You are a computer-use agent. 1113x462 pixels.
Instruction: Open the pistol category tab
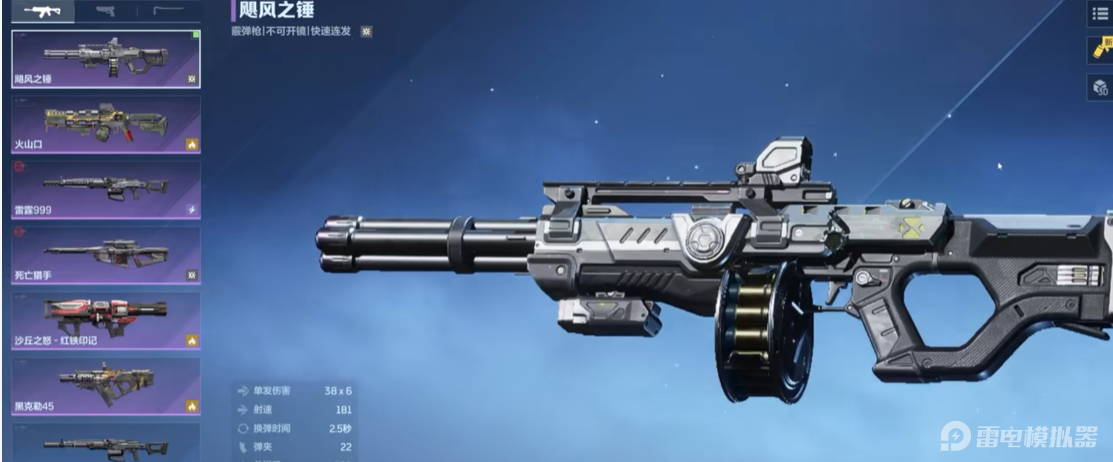pos(103,12)
